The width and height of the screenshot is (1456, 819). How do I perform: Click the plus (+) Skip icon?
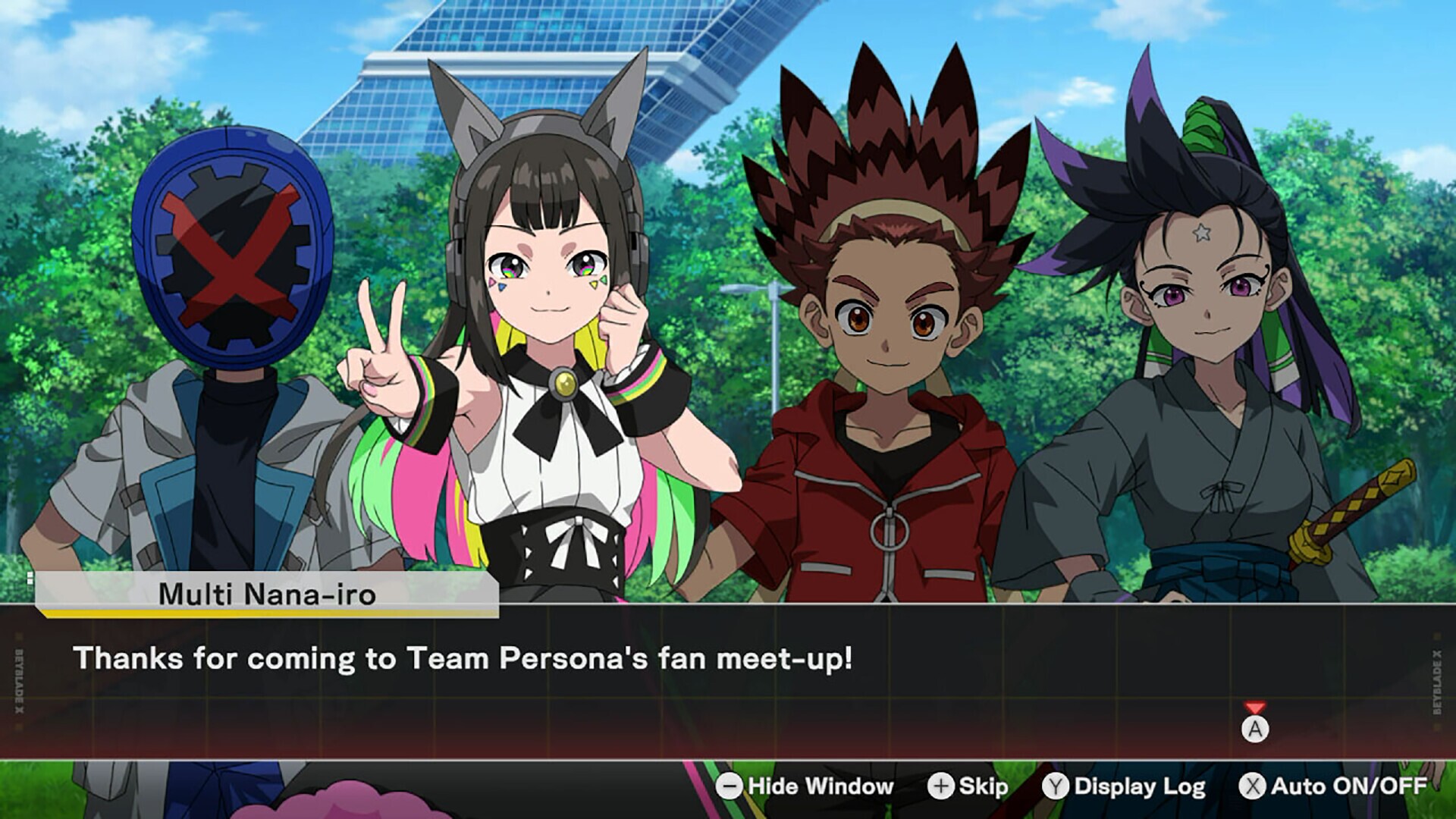[x=943, y=786]
